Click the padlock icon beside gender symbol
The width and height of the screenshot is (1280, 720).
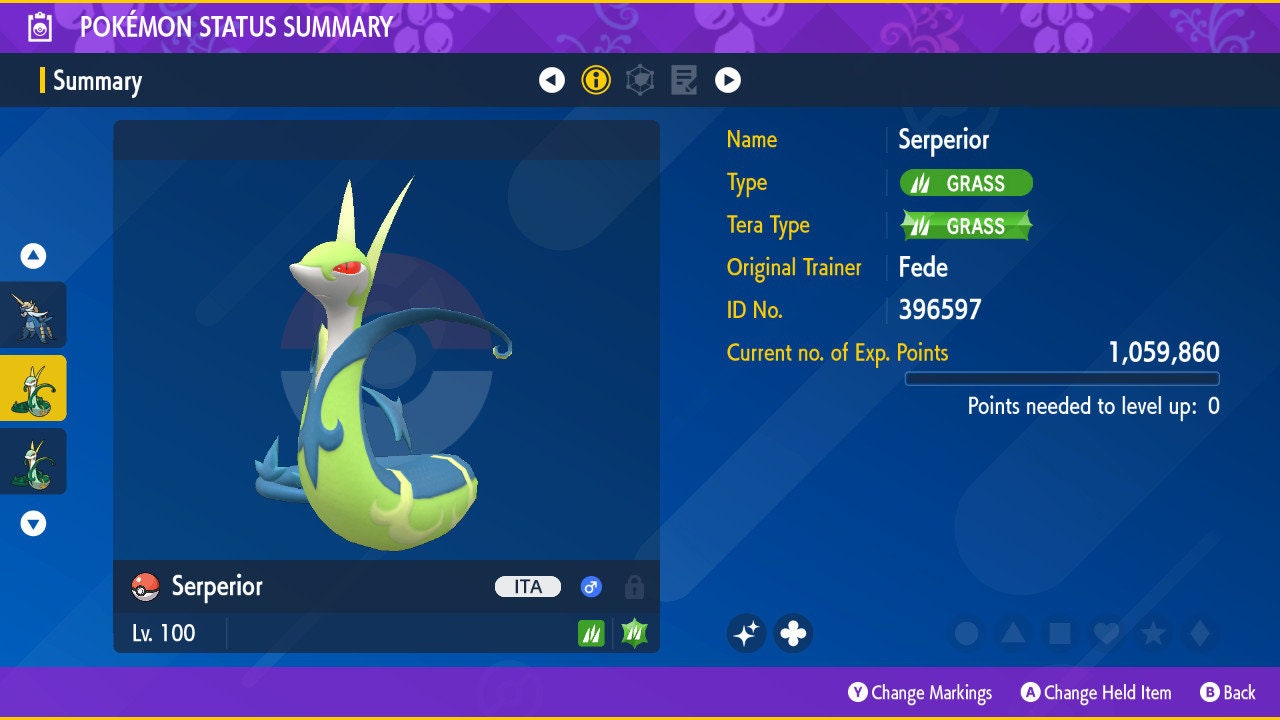(x=634, y=587)
